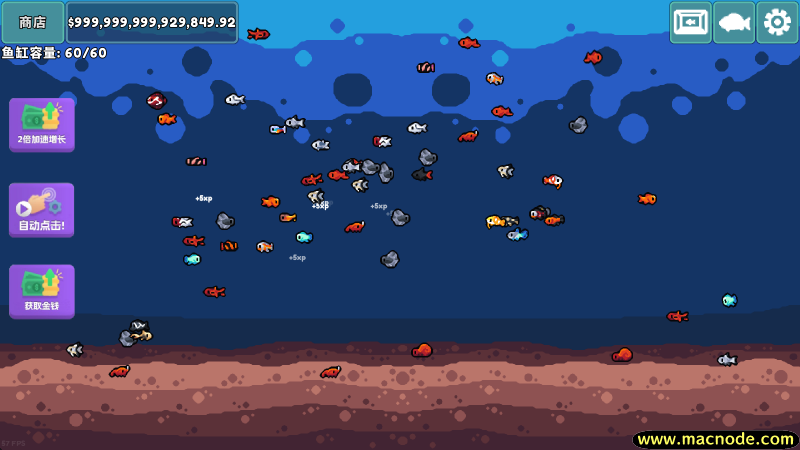The height and width of the screenshot is (450, 800).
Task: Open the fish tank icon menu
Action: [x=690, y=22]
